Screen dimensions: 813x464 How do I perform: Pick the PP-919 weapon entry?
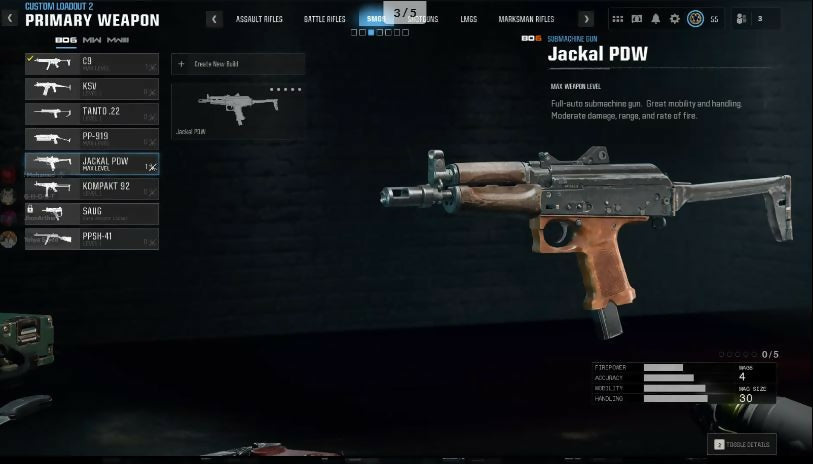coord(91,139)
